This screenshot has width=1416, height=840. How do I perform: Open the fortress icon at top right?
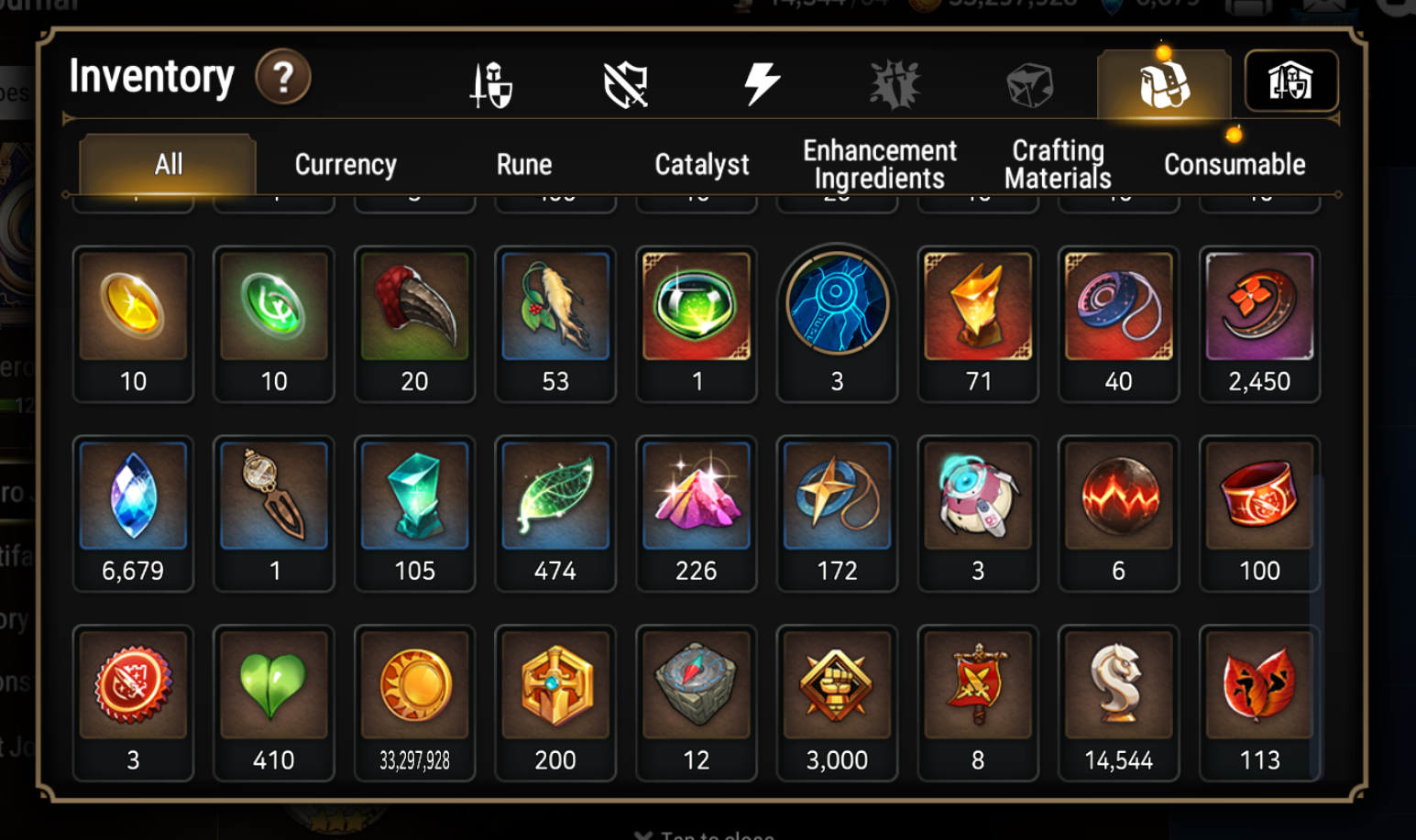tap(1290, 82)
